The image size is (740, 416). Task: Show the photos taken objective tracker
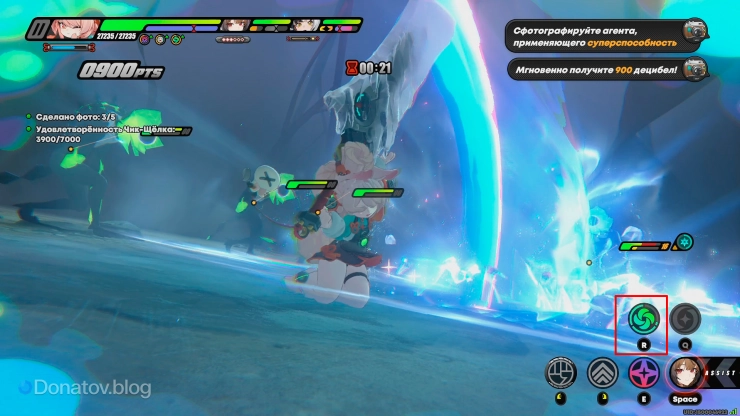click(x=66, y=116)
